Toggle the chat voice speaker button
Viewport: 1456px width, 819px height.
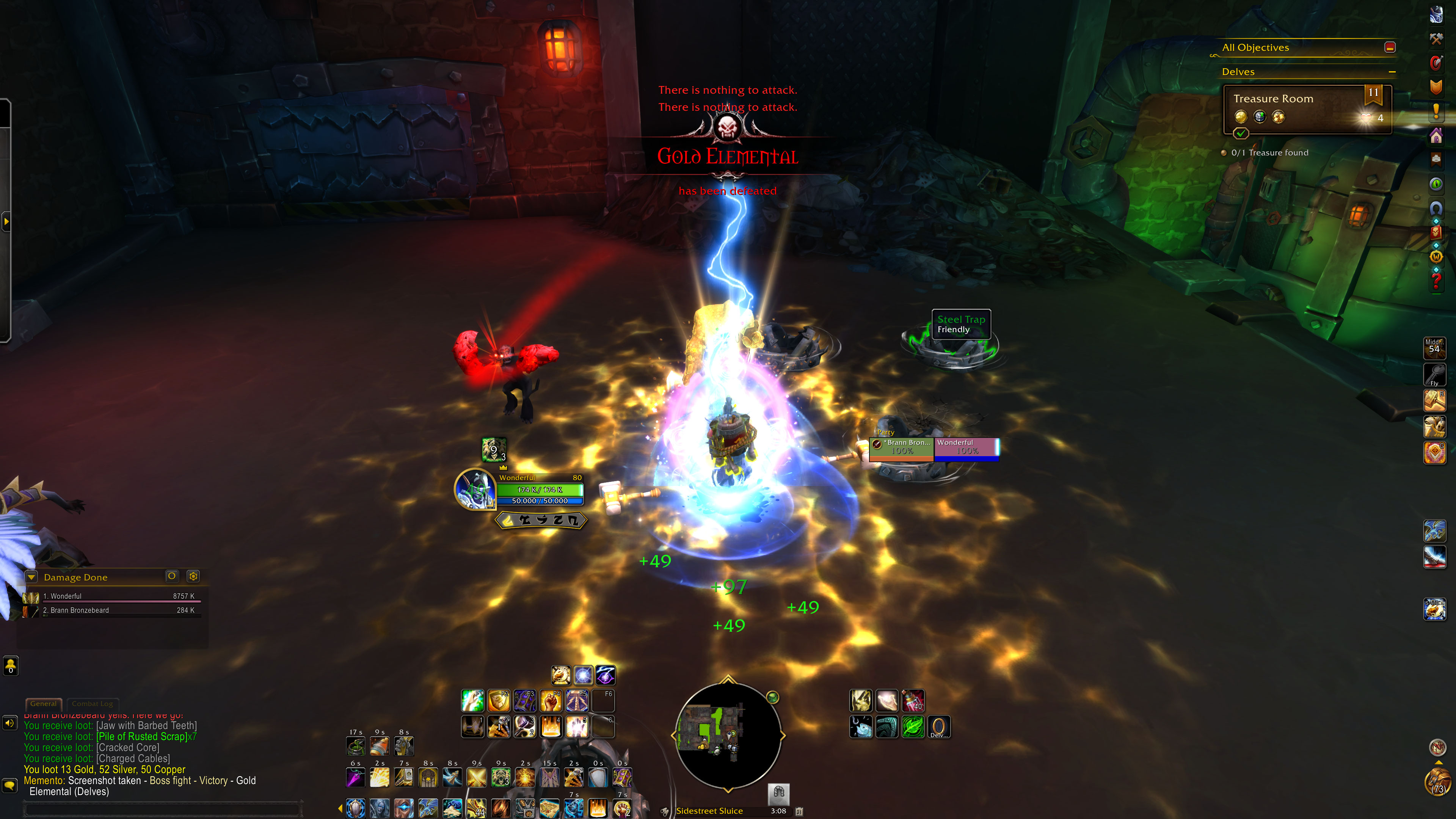(9, 723)
